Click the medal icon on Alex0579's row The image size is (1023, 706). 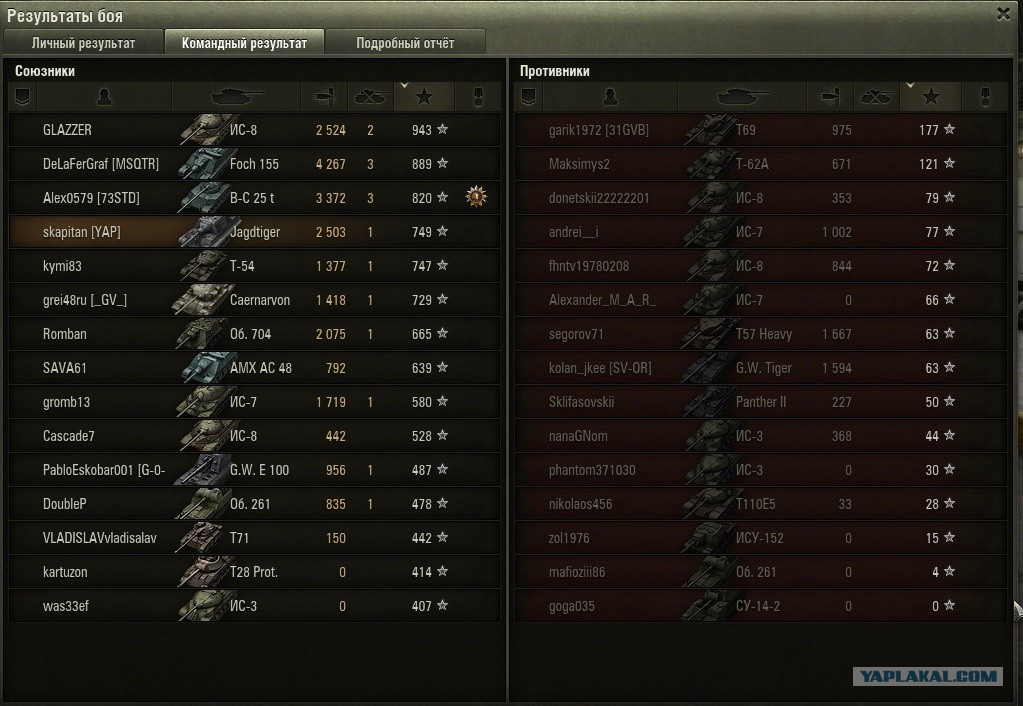pyautogui.click(x=476, y=198)
